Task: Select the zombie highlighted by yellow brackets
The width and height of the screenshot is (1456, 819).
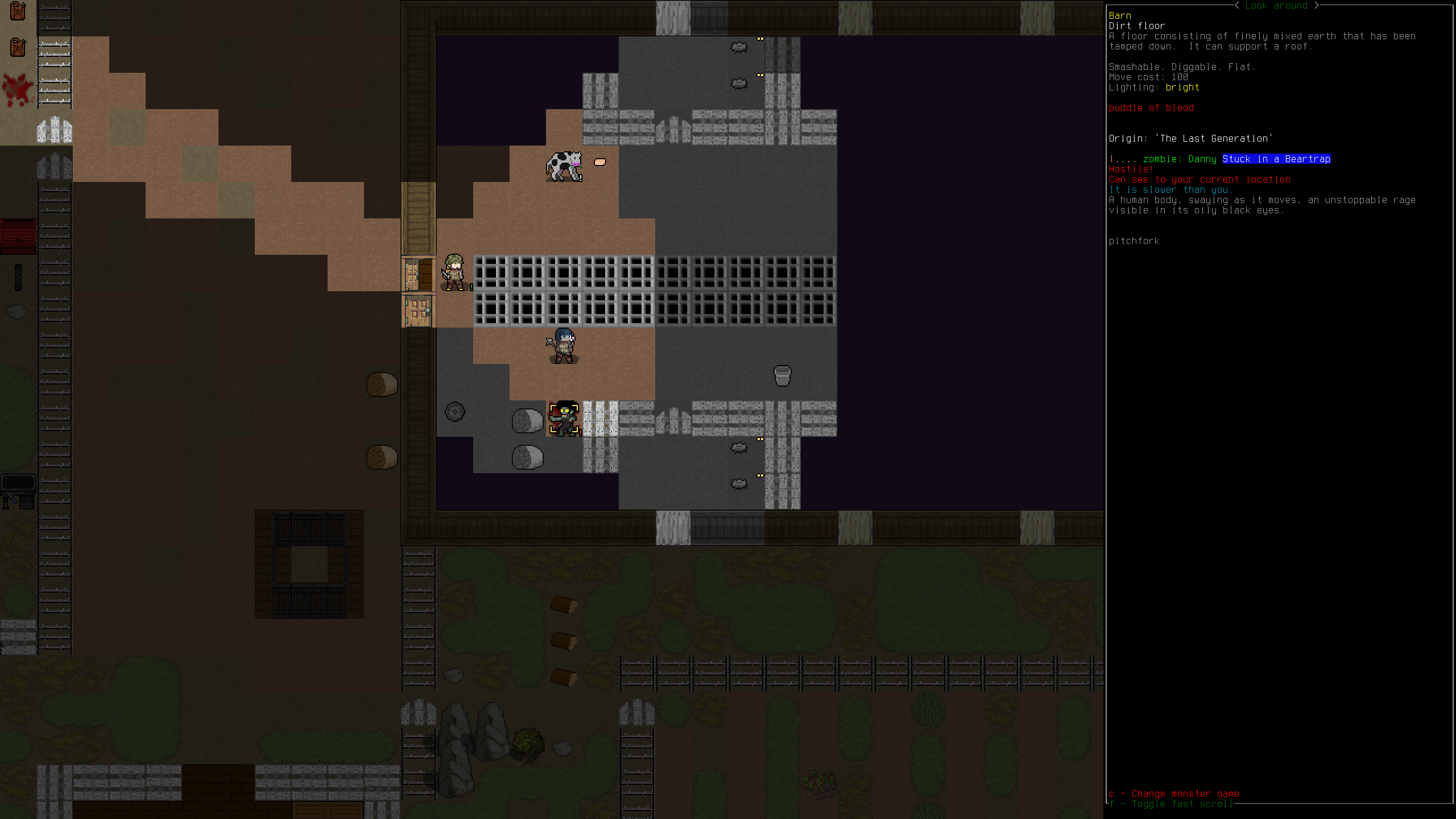Action: (x=564, y=419)
